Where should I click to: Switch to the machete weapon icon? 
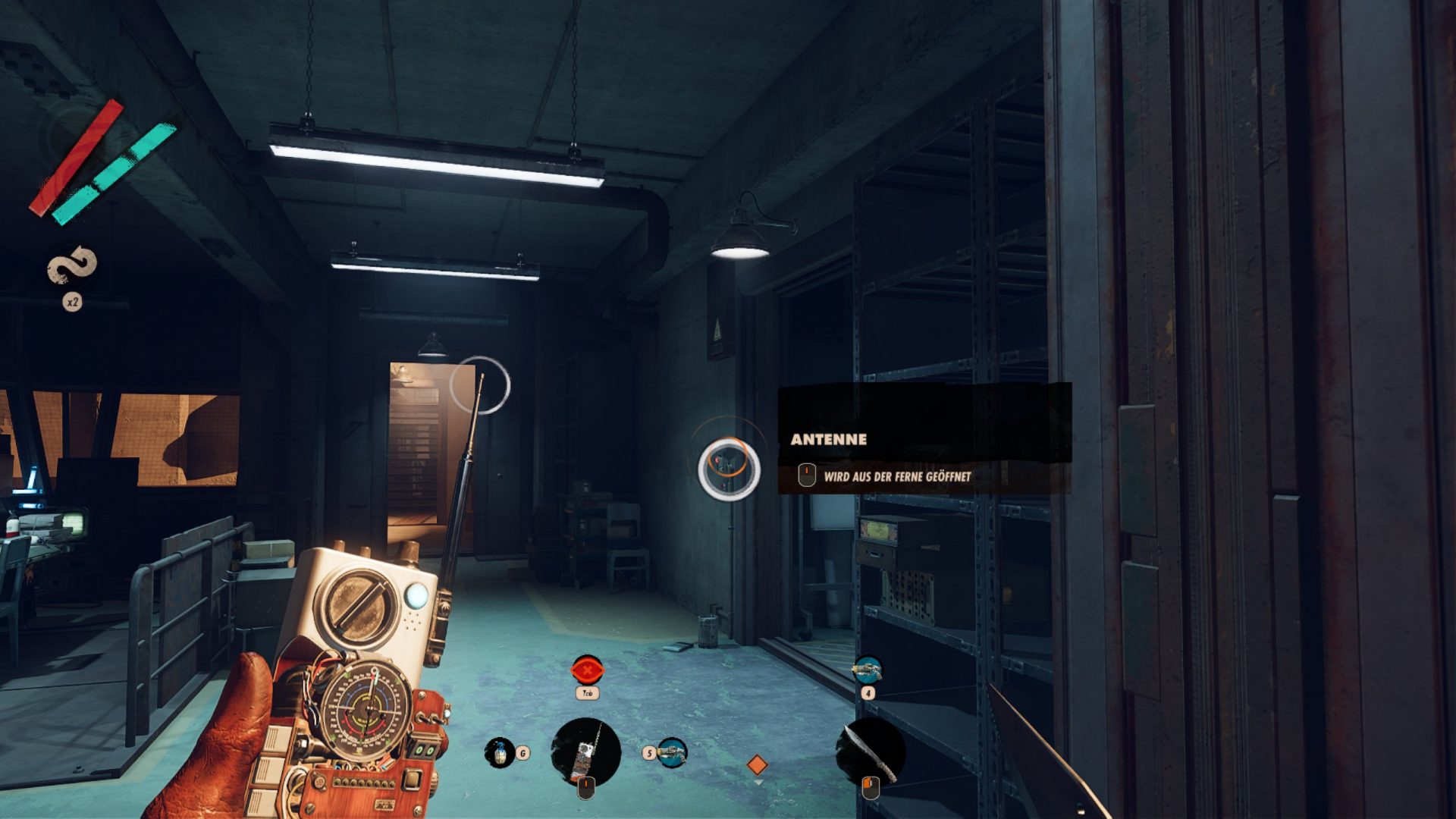870,752
